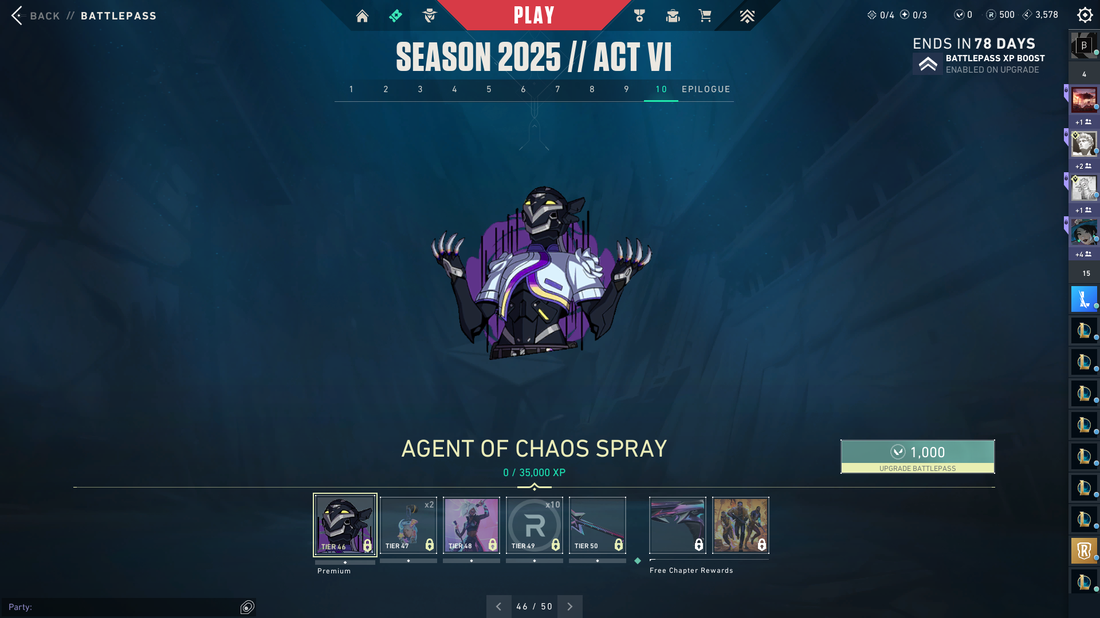Go to the next reward tier

click(x=570, y=606)
